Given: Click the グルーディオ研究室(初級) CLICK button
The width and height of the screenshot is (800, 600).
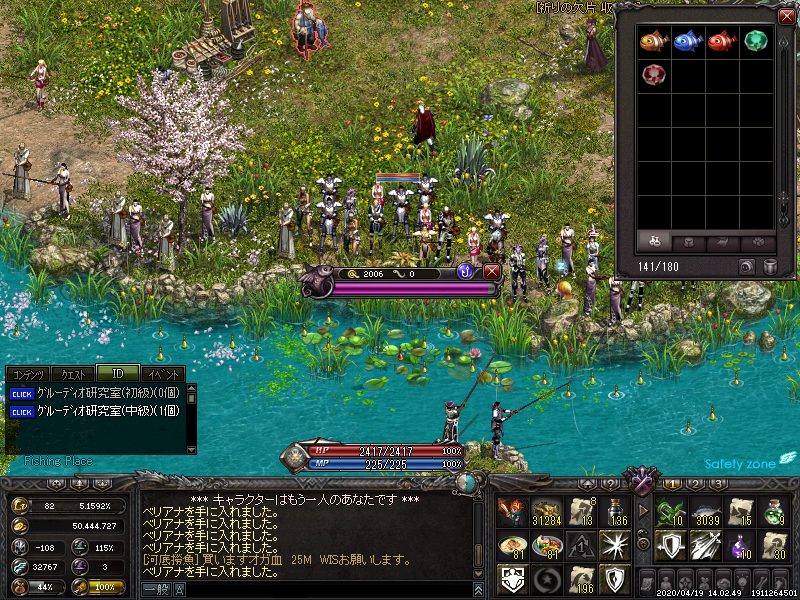Looking at the screenshot, I should [21, 393].
